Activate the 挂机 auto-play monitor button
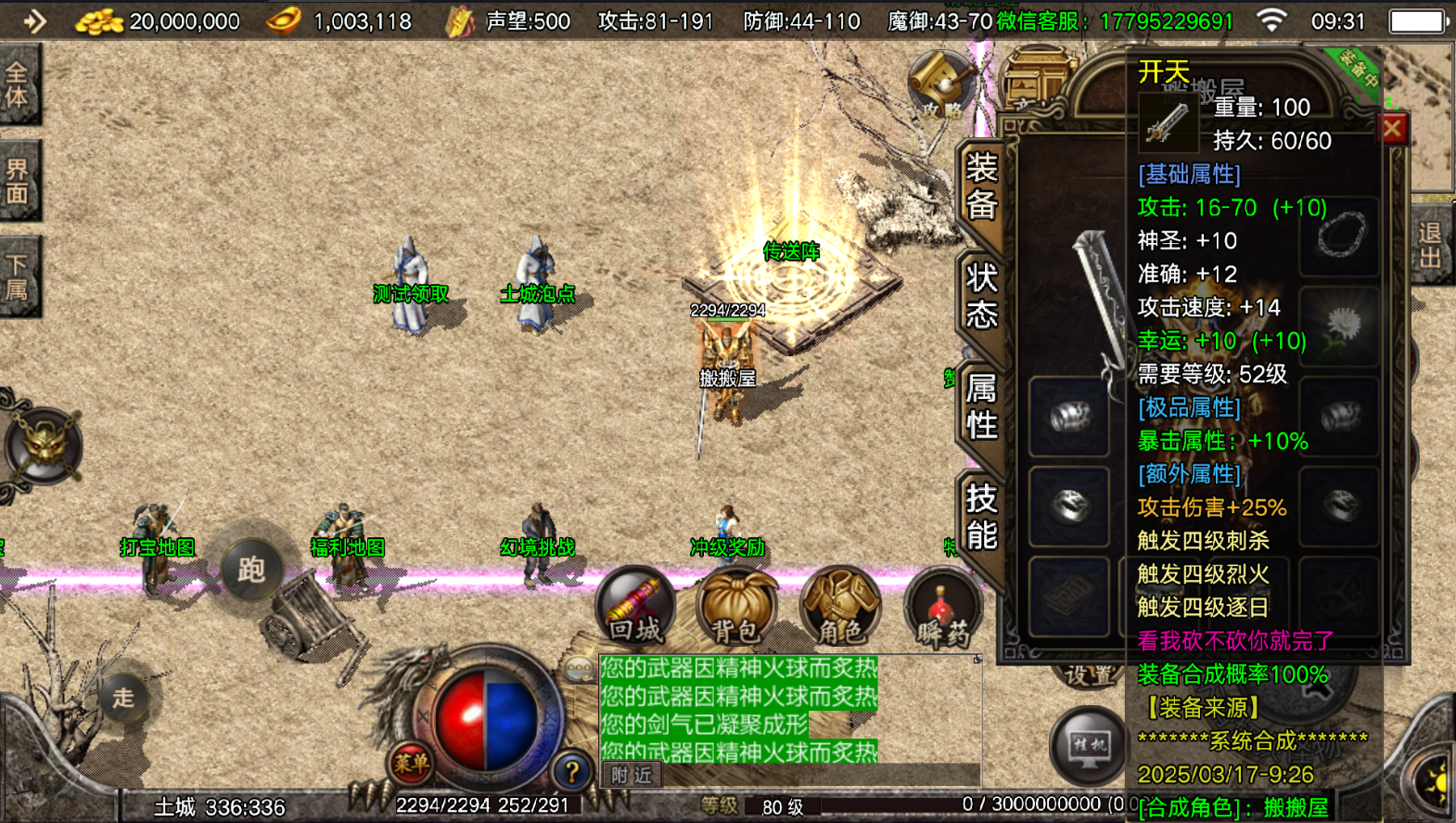The image size is (1456, 823). coord(1088,744)
